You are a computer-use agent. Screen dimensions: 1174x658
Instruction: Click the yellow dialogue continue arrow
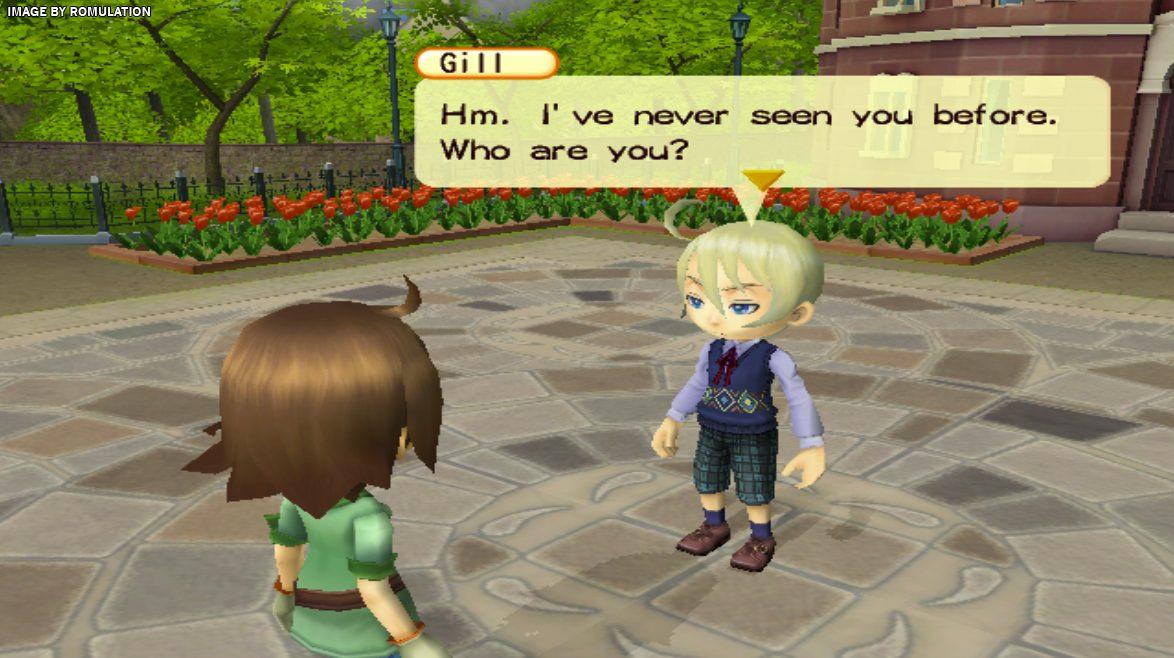tap(762, 180)
